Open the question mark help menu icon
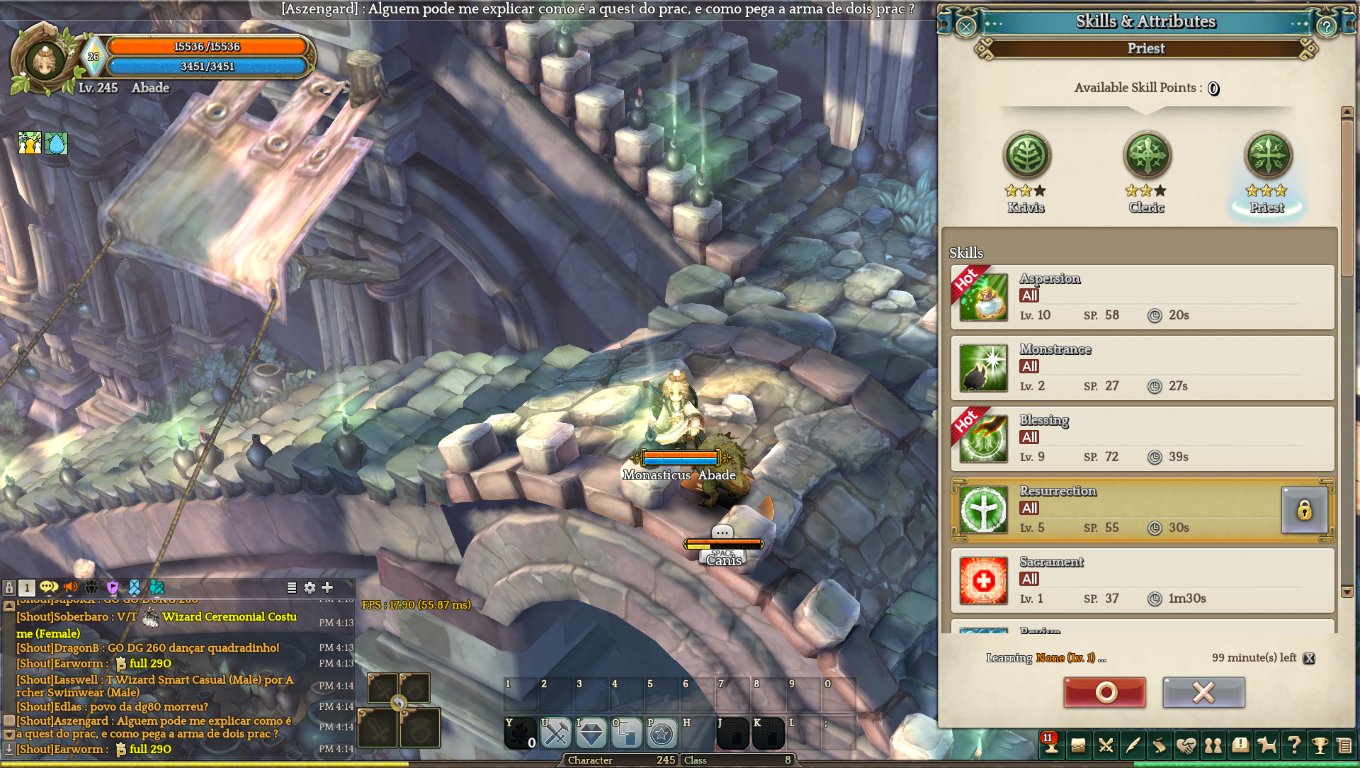The height and width of the screenshot is (768, 1360). click(x=1294, y=745)
